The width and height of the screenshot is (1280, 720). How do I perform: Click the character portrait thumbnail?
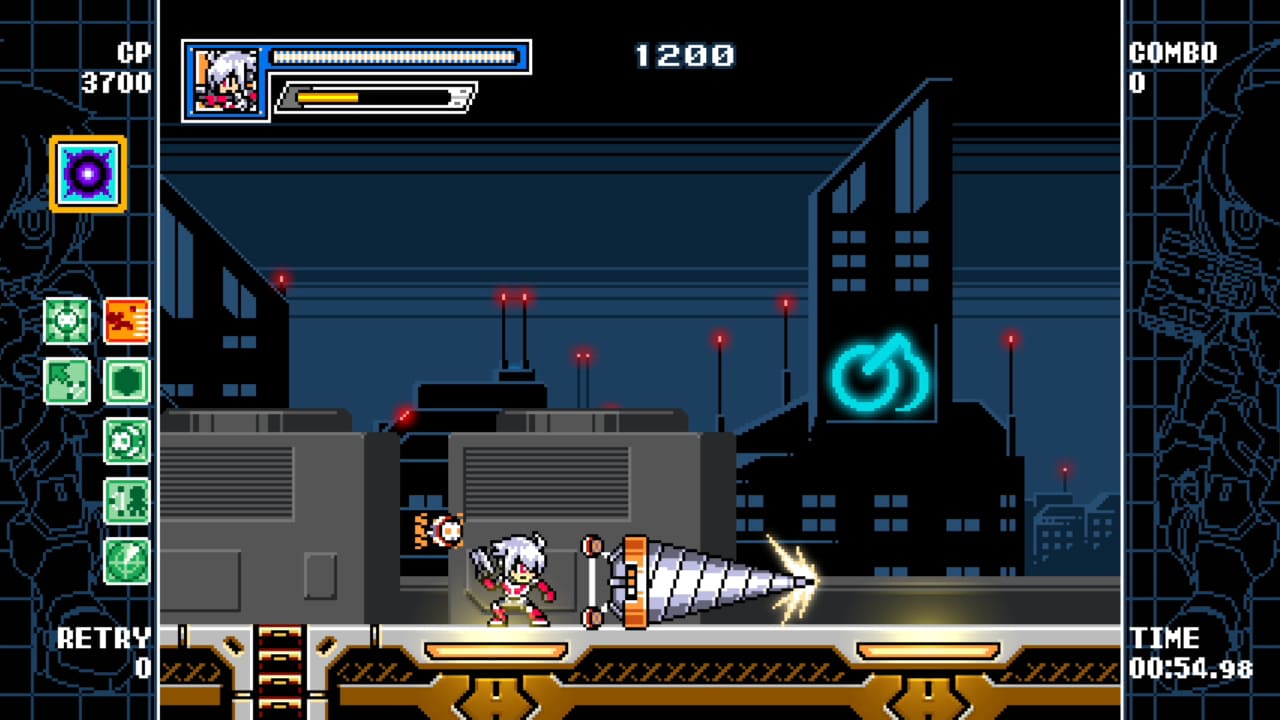(226, 78)
